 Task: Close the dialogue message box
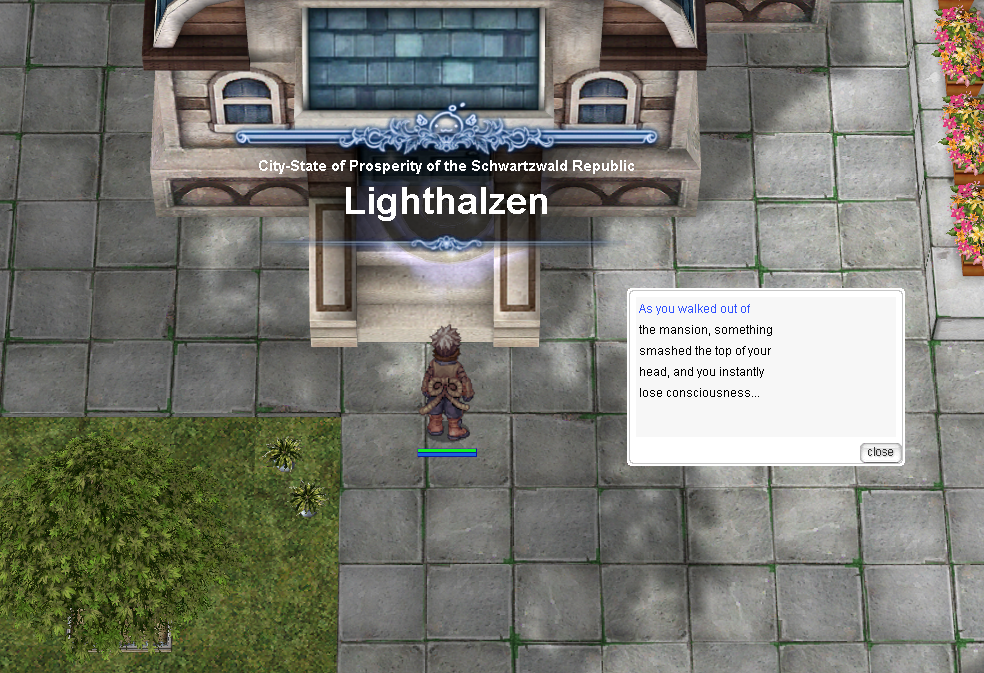[x=880, y=452]
